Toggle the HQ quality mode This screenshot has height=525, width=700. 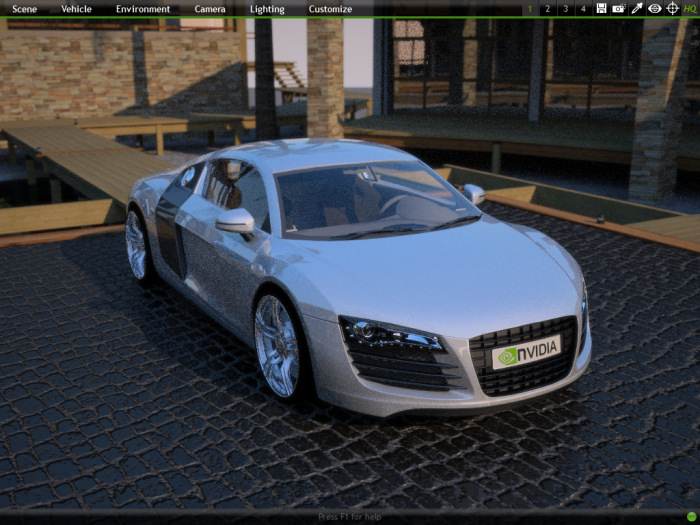point(690,9)
